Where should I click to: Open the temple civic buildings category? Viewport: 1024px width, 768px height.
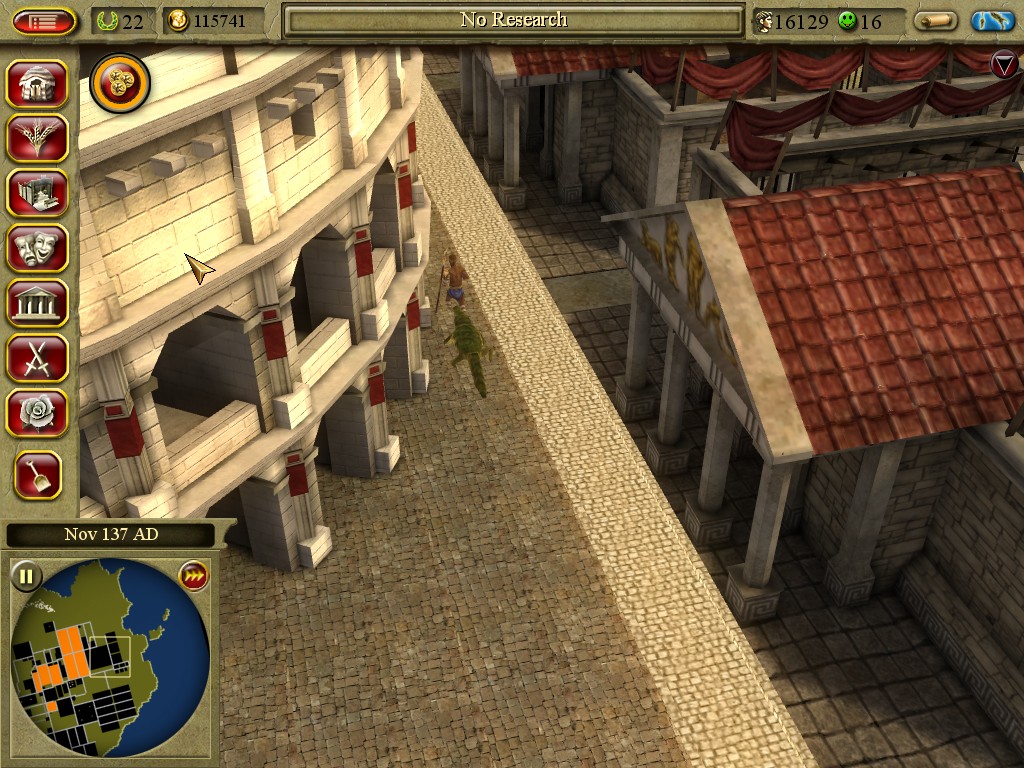(x=38, y=302)
